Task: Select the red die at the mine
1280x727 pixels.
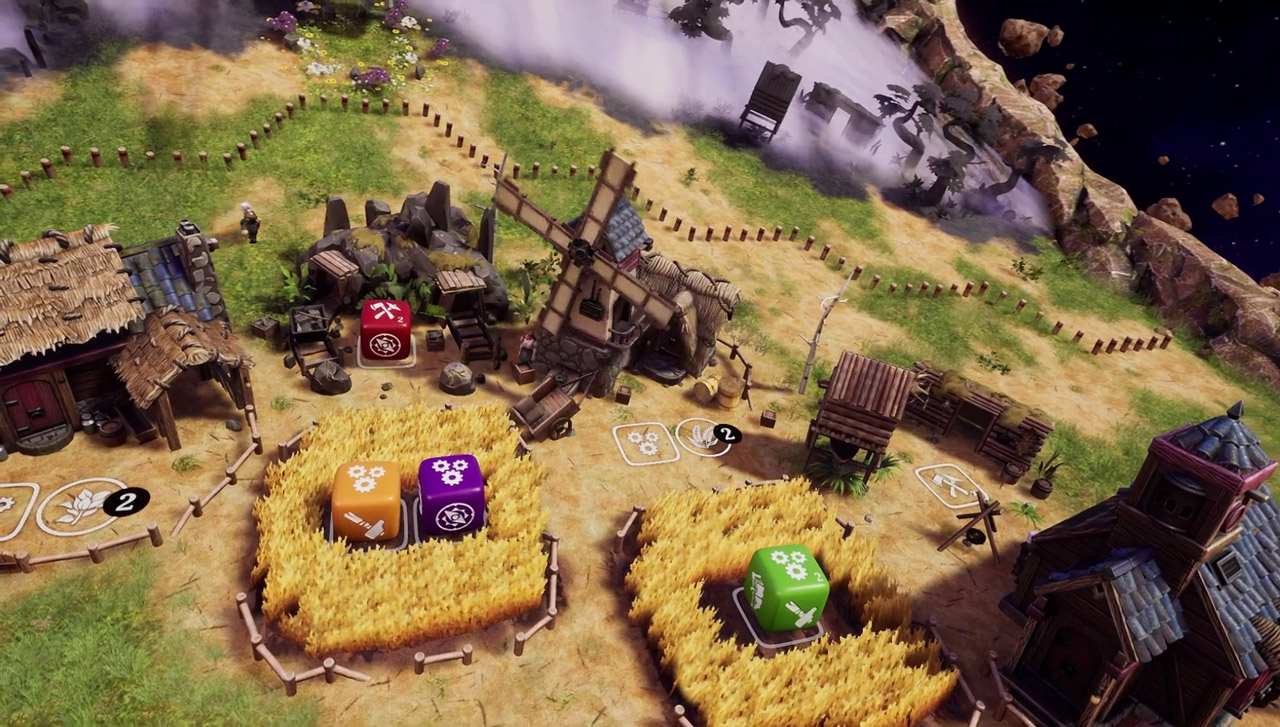Action: click(385, 329)
